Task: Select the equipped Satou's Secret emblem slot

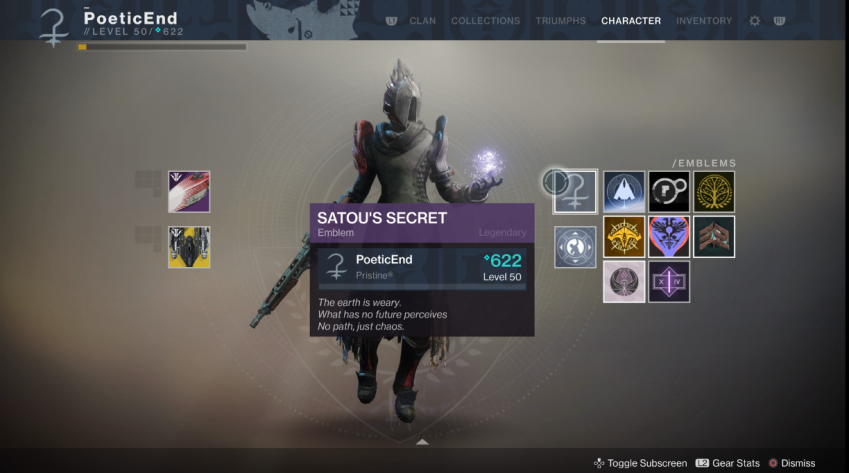Action: pos(576,191)
